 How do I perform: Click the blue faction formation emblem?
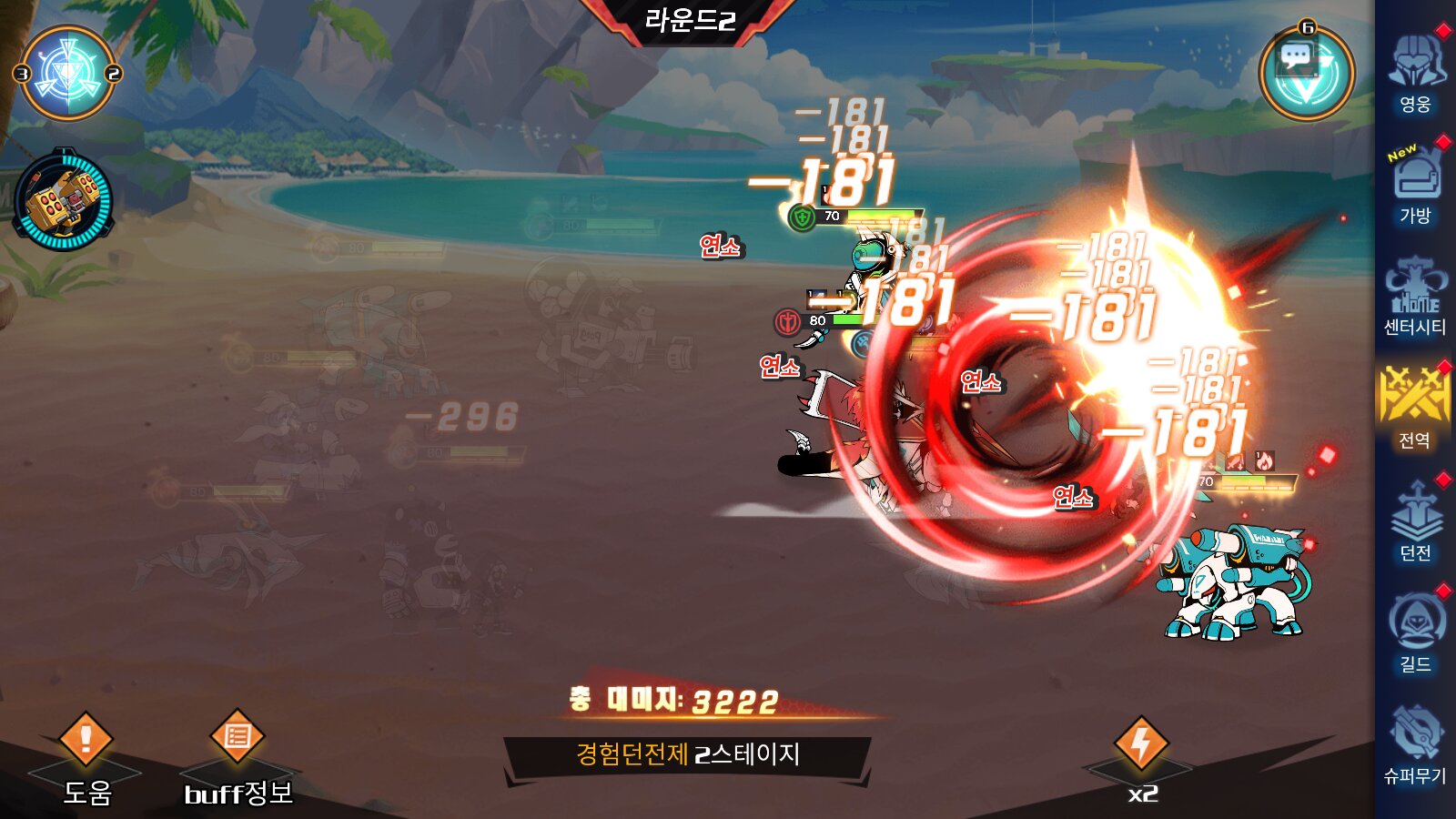click(67, 74)
